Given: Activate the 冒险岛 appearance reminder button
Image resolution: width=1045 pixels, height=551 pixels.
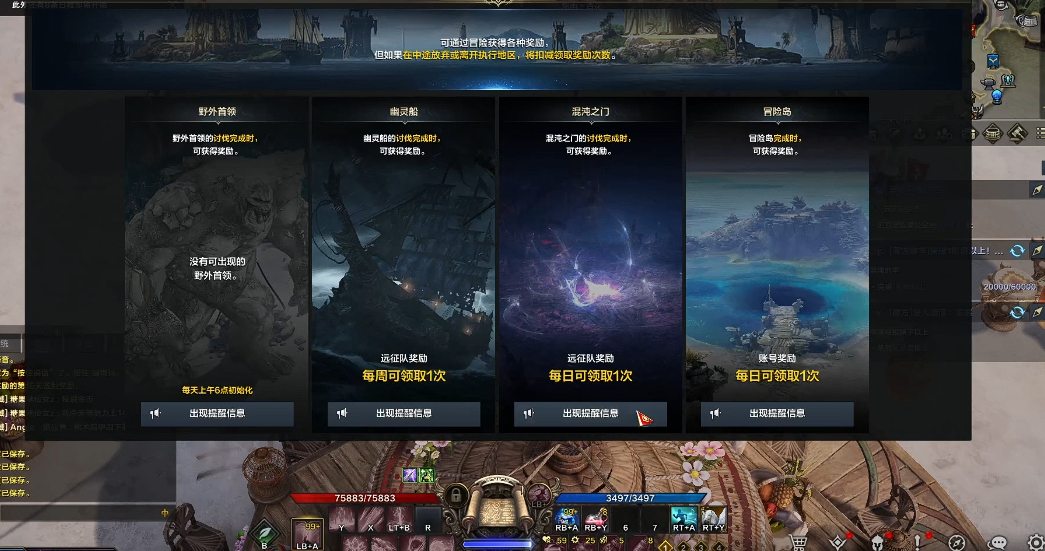Looking at the screenshot, I should pyautogui.click(x=777, y=414).
